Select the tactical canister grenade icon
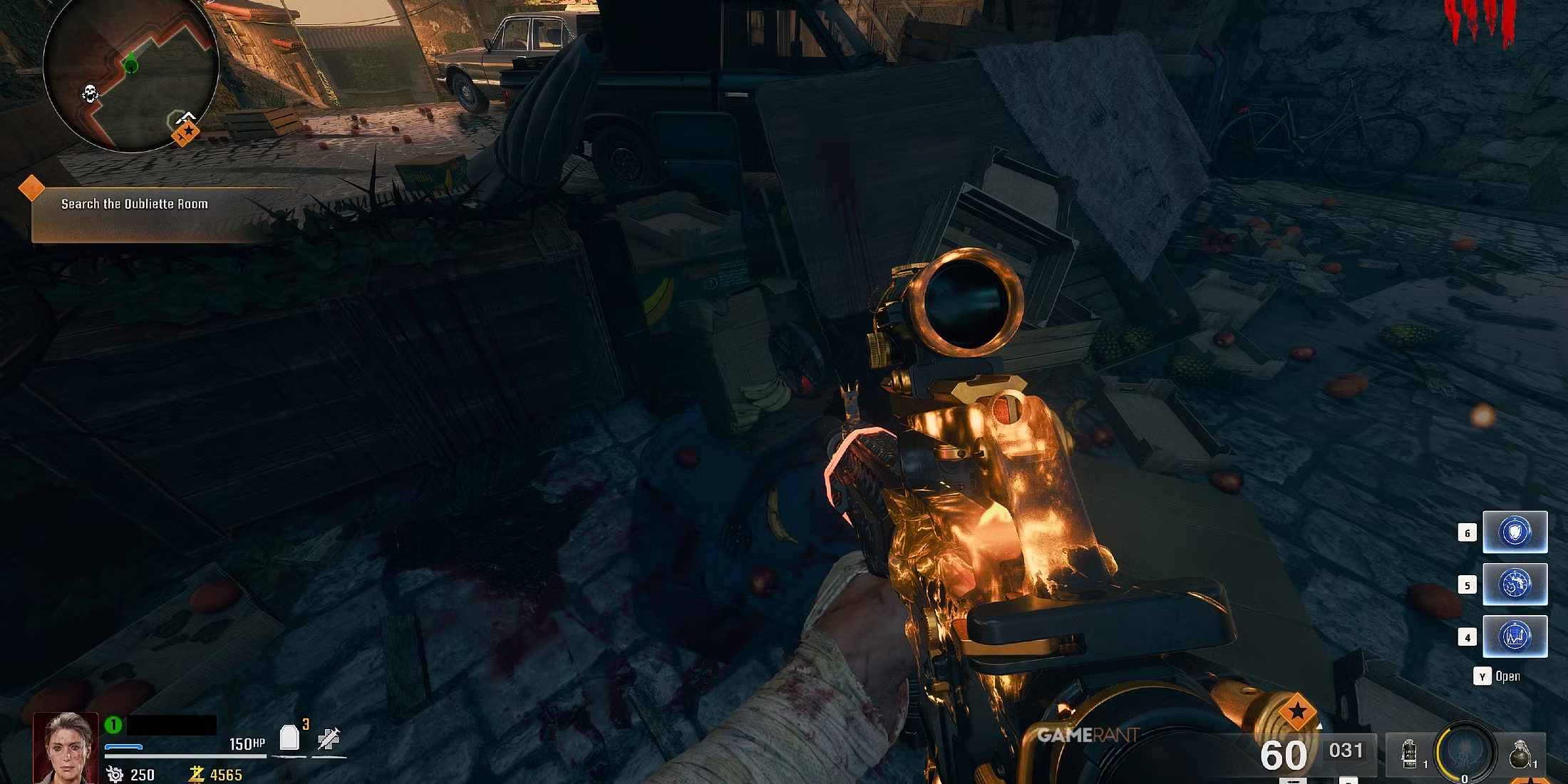The width and height of the screenshot is (1568, 784). click(x=1409, y=754)
